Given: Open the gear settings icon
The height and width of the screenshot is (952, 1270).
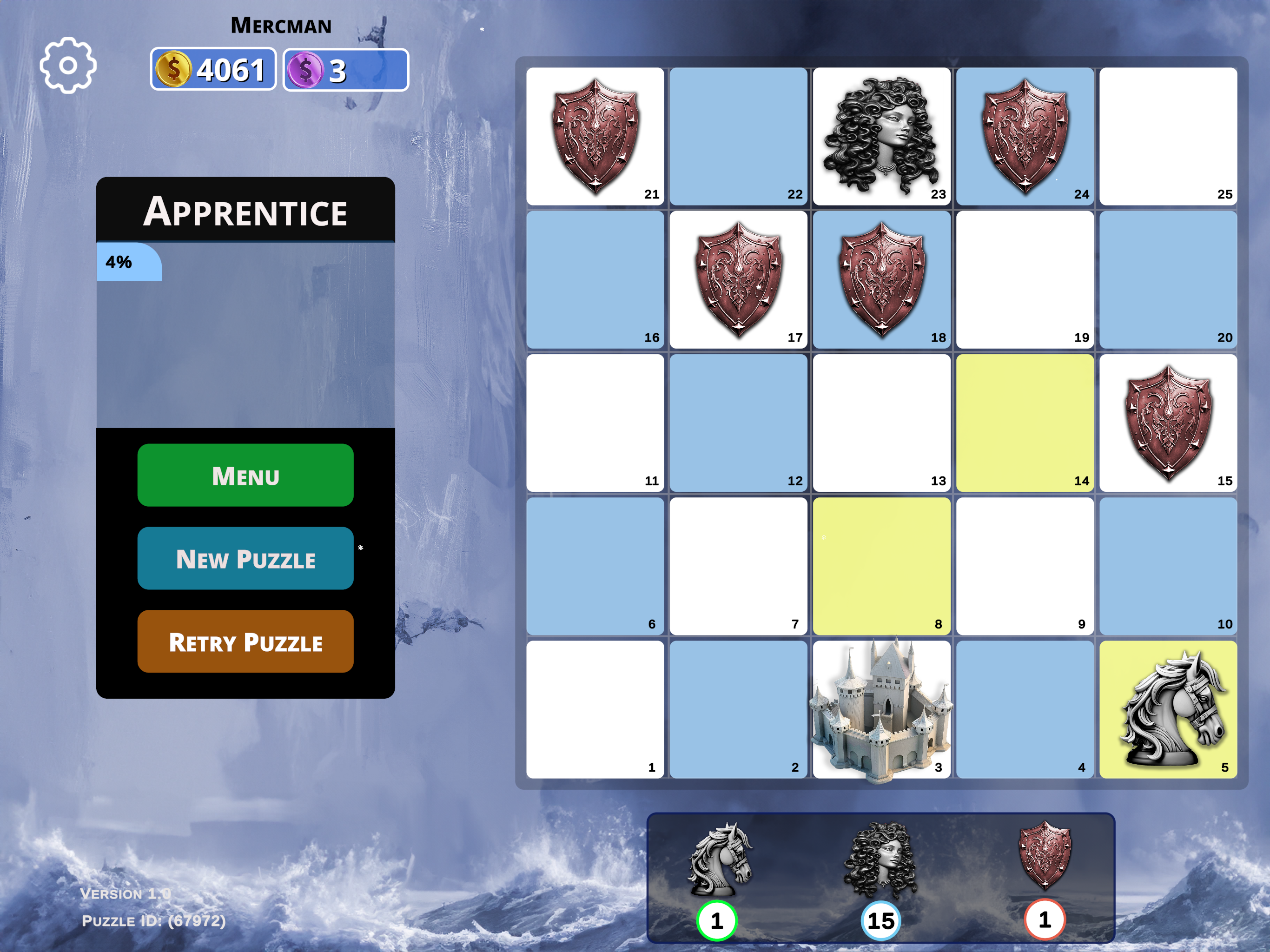Looking at the screenshot, I should [x=68, y=66].
